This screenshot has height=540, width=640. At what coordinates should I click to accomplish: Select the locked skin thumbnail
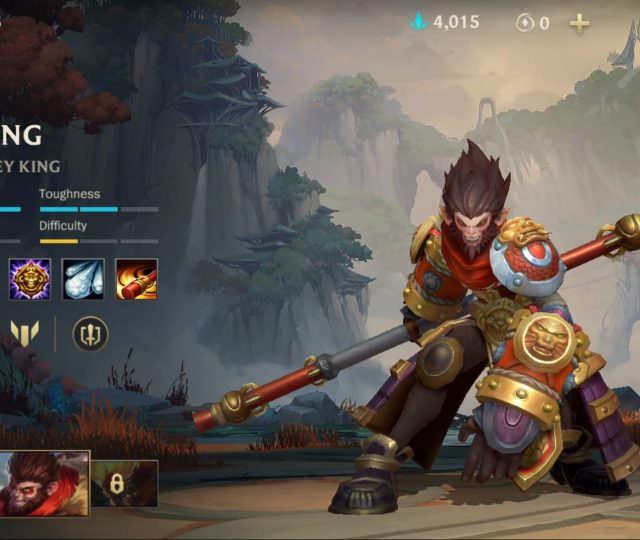point(125,483)
